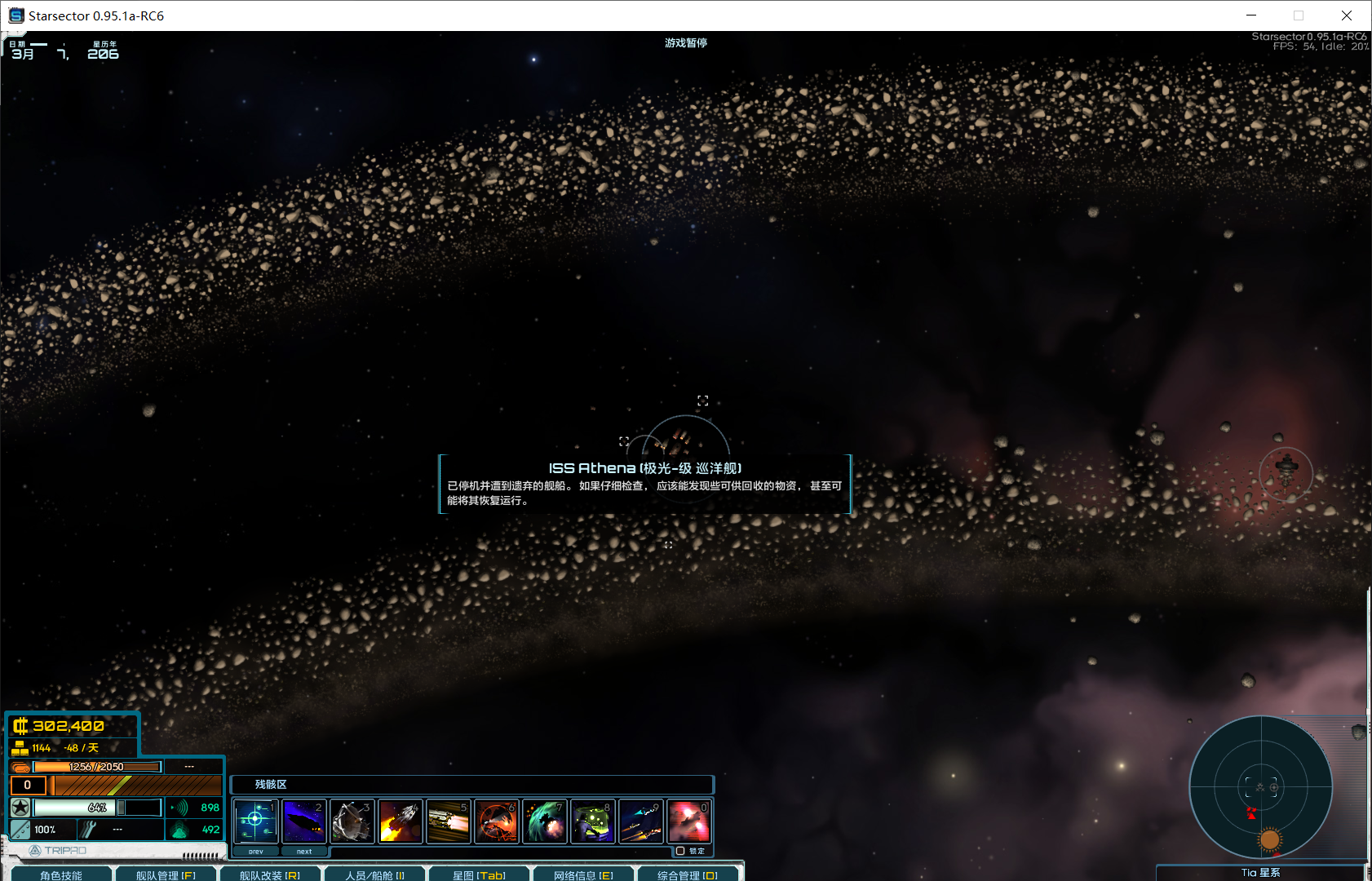This screenshot has width=1372, height=881.
Task: Switch to the 舰队改装 refit tab
Action: [270, 874]
